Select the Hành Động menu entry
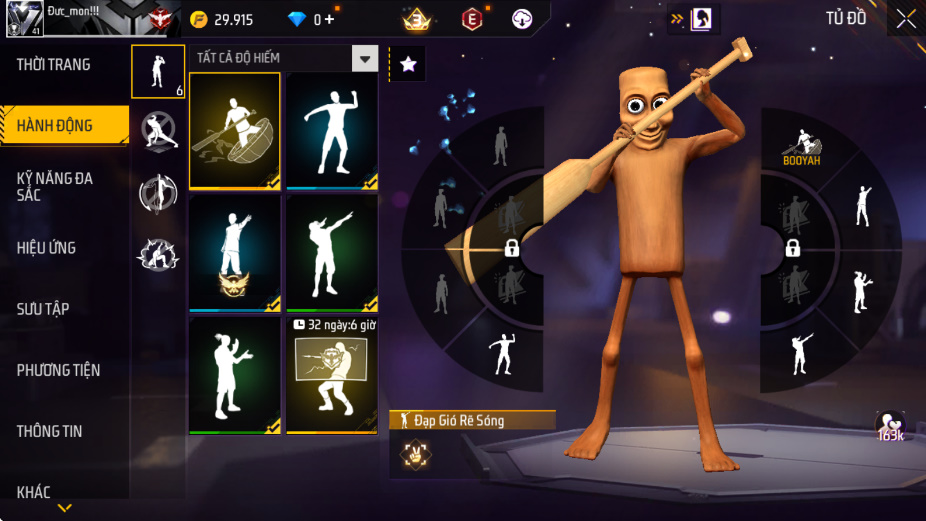926x521 pixels. click(55, 126)
